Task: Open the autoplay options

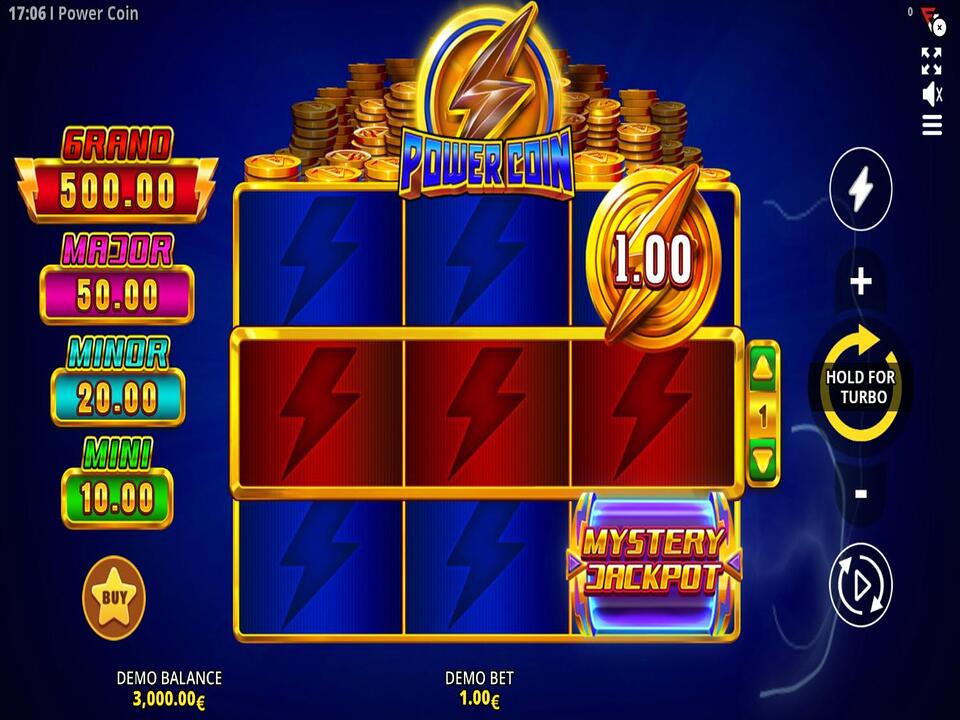Action: click(x=860, y=585)
